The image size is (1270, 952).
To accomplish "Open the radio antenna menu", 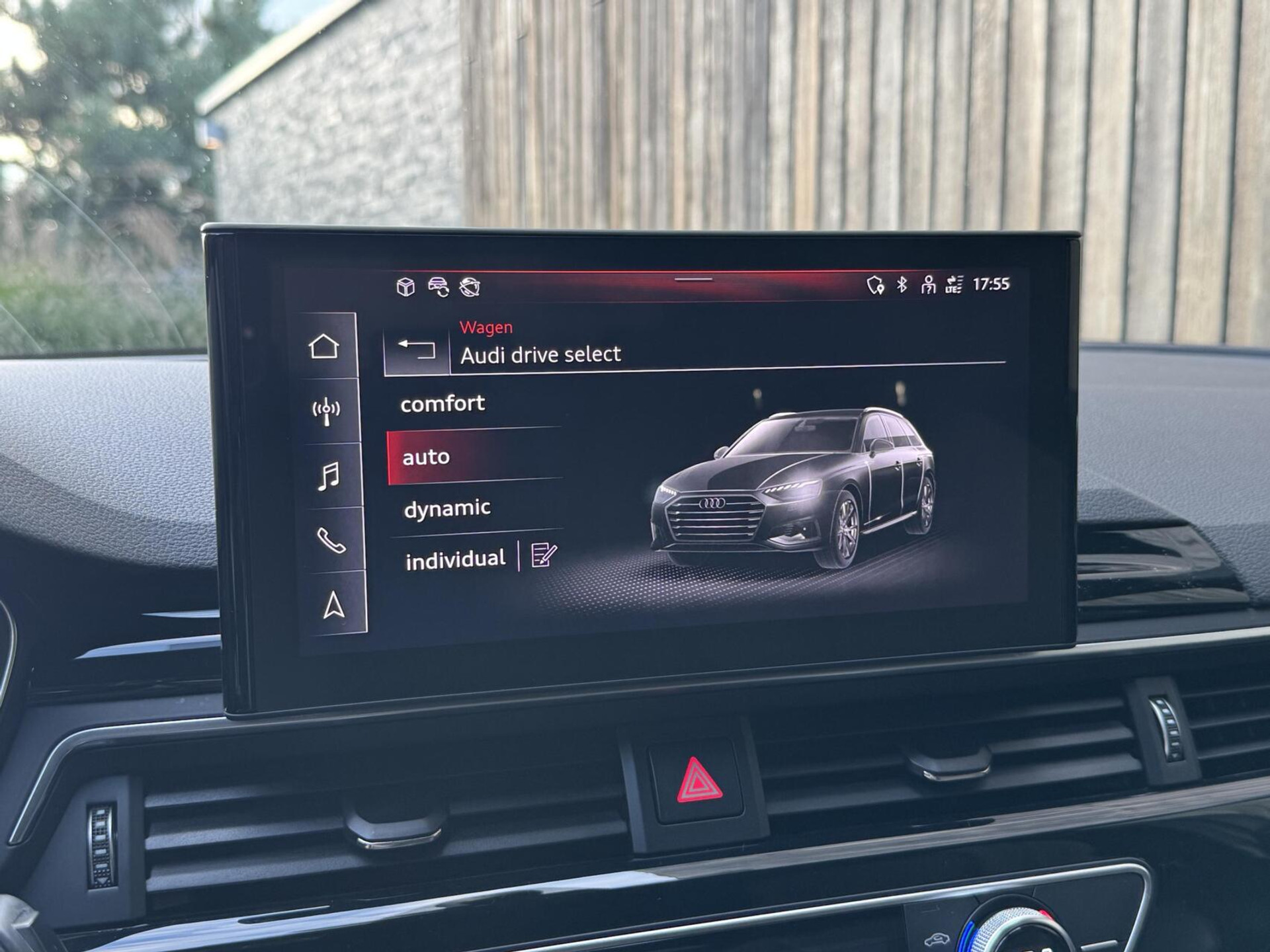I will (326, 411).
